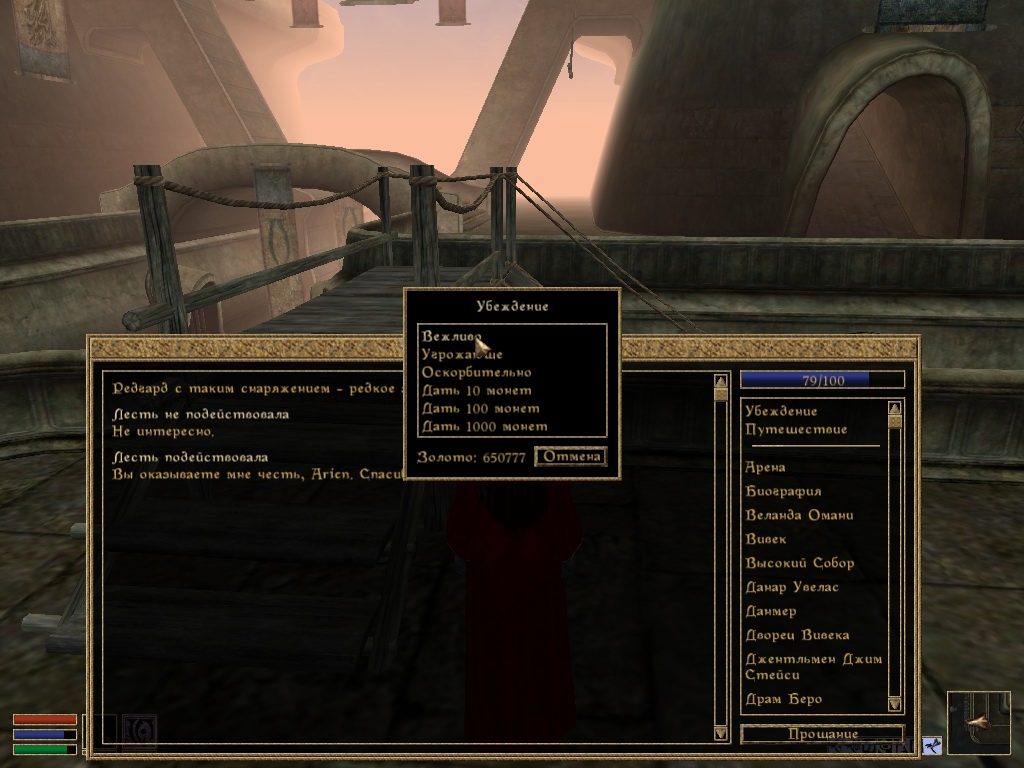Ask about the Арена topic
The width and height of the screenshot is (1024, 768).
coord(765,467)
